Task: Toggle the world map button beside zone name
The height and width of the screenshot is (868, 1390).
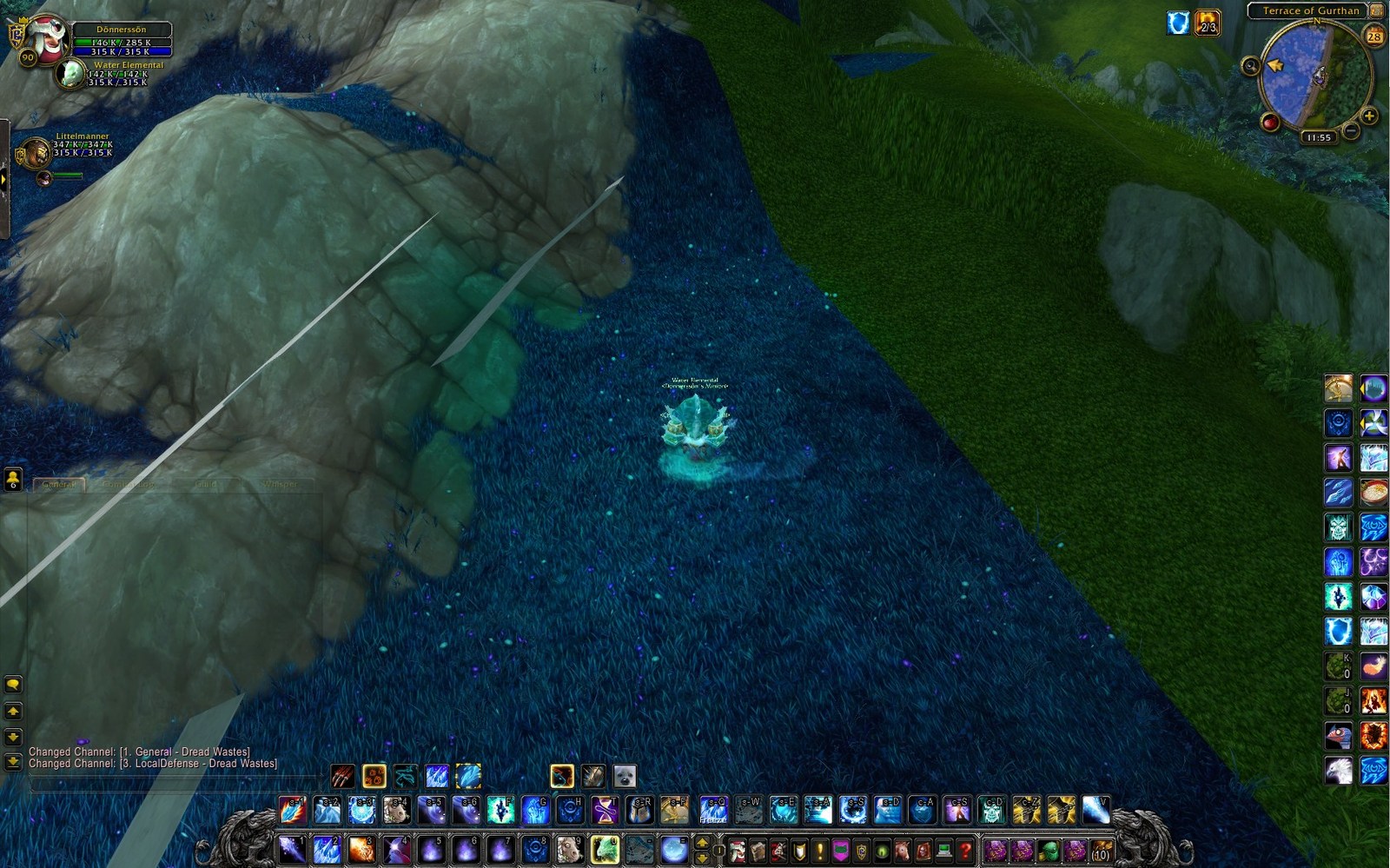Action: [x=1376, y=10]
